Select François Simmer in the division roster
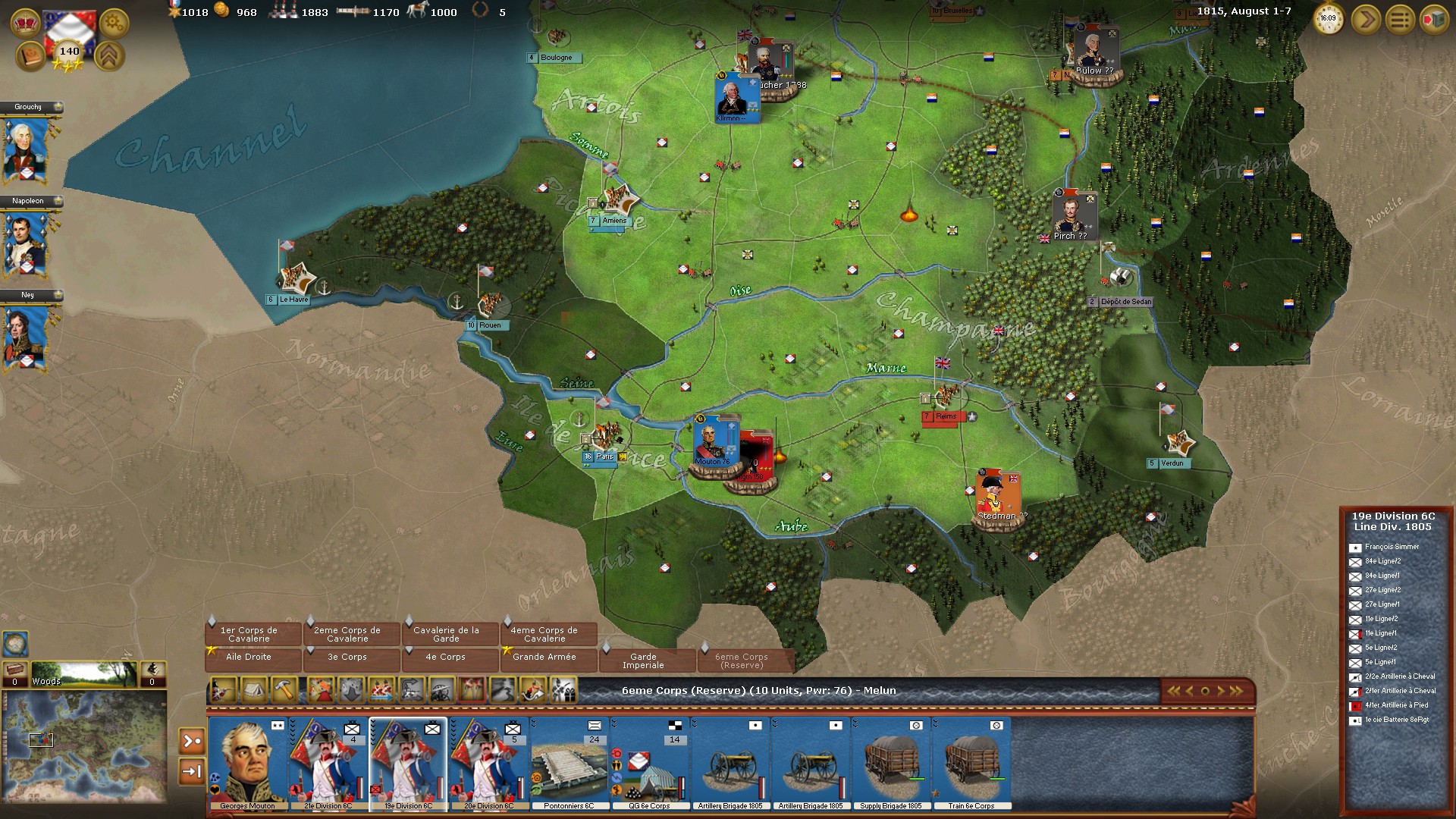Image resolution: width=1456 pixels, height=819 pixels. pos(1392,547)
